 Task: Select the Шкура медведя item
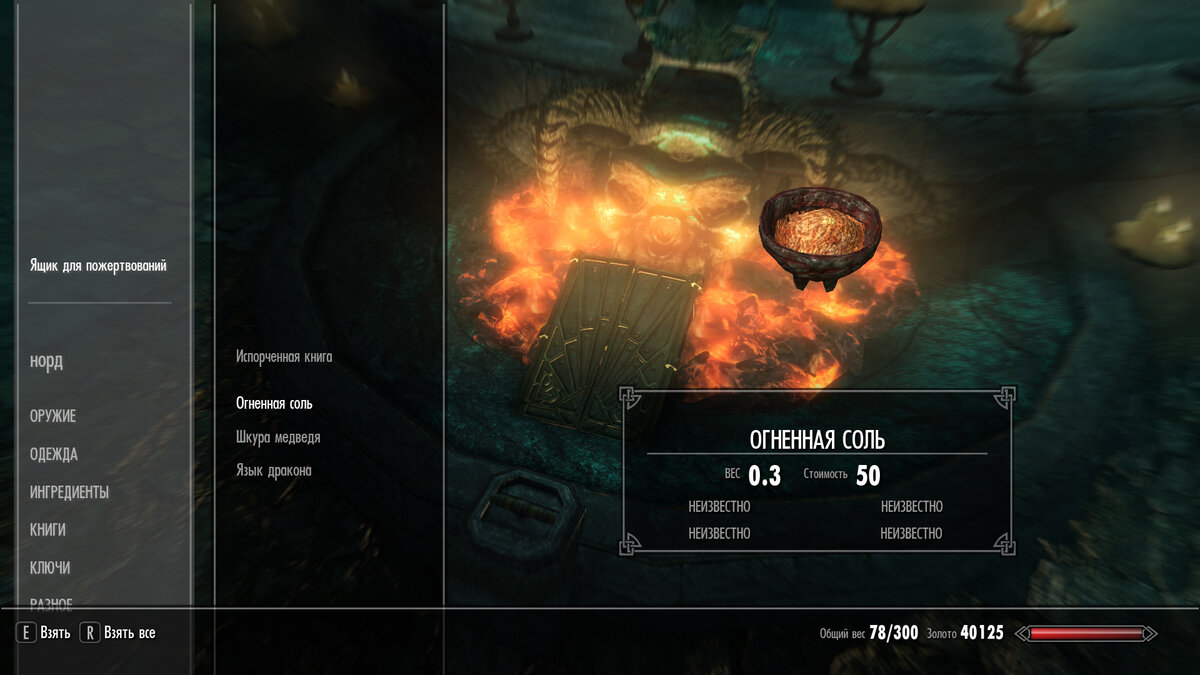pyautogui.click(x=278, y=437)
